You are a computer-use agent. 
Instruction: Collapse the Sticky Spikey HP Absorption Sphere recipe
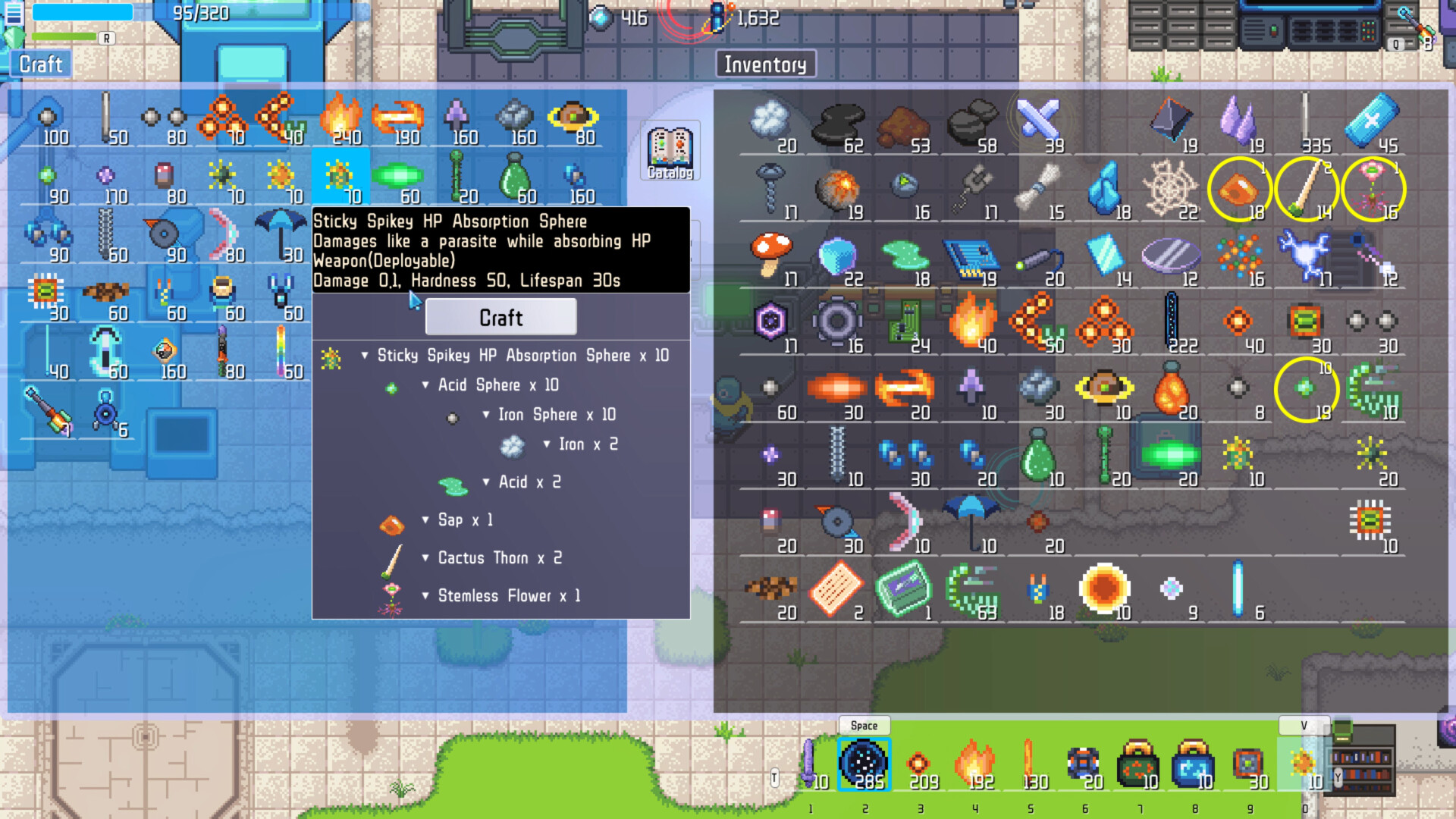(366, 355)
